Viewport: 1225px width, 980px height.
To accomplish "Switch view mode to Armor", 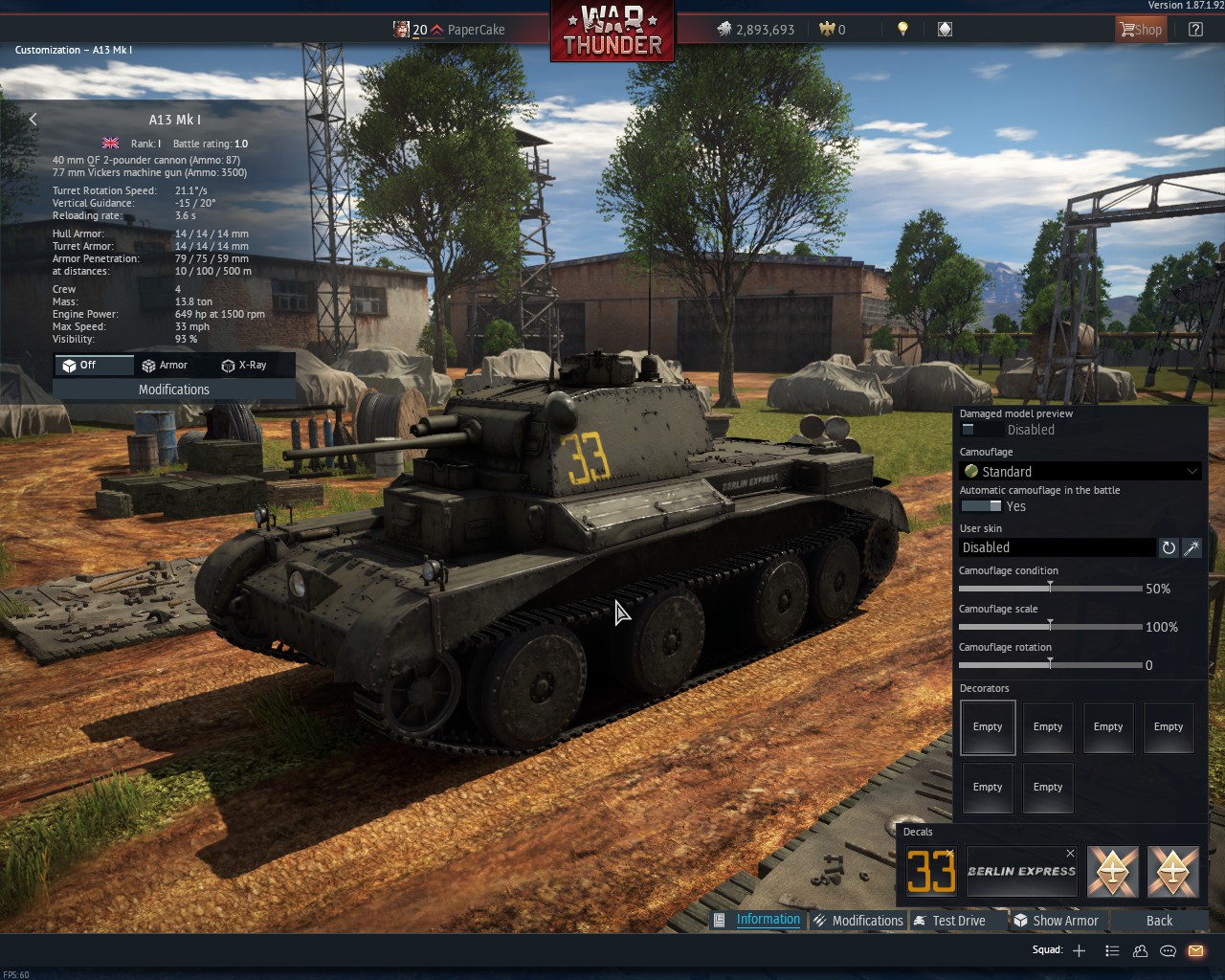I will pos(164,366).
